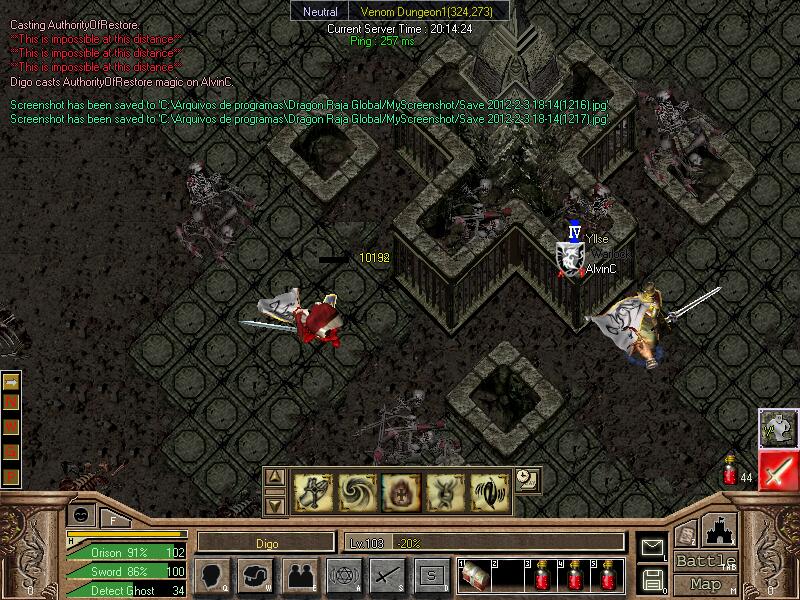
Task: Click the red sword attack icon
Action: click(776, 471)
